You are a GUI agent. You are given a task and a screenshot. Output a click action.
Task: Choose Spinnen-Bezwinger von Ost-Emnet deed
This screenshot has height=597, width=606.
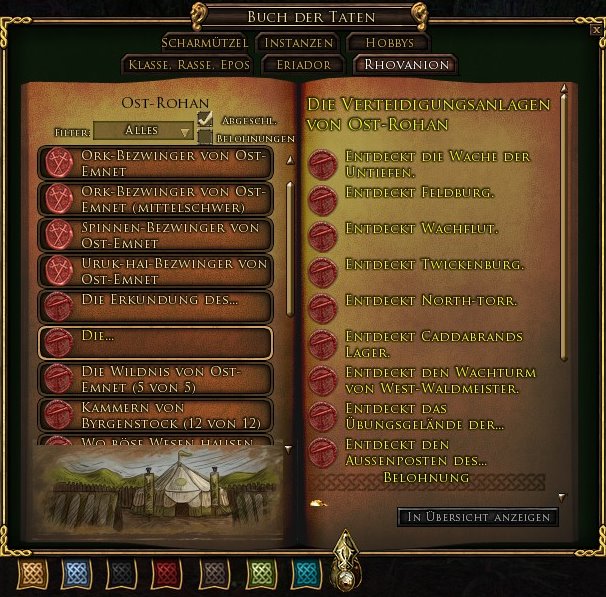[x=155, y=235]
